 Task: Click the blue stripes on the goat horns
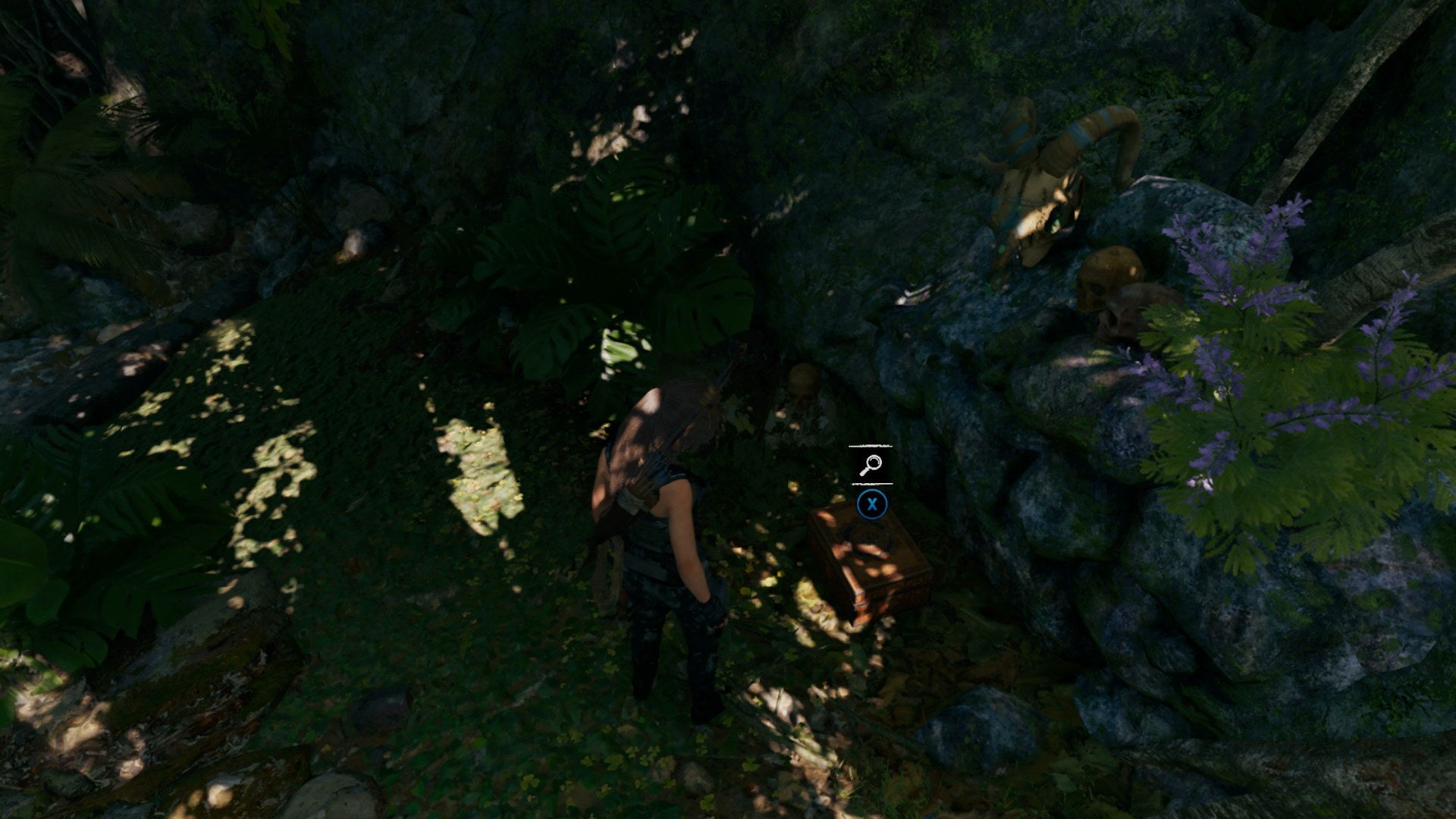coord(1083,128)
